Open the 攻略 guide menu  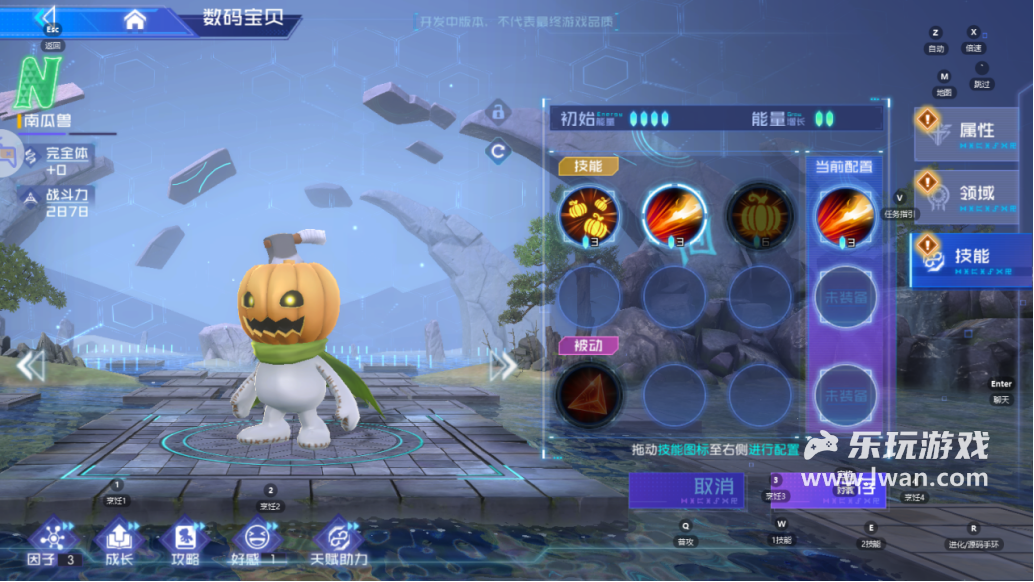[x=184, y=541]
